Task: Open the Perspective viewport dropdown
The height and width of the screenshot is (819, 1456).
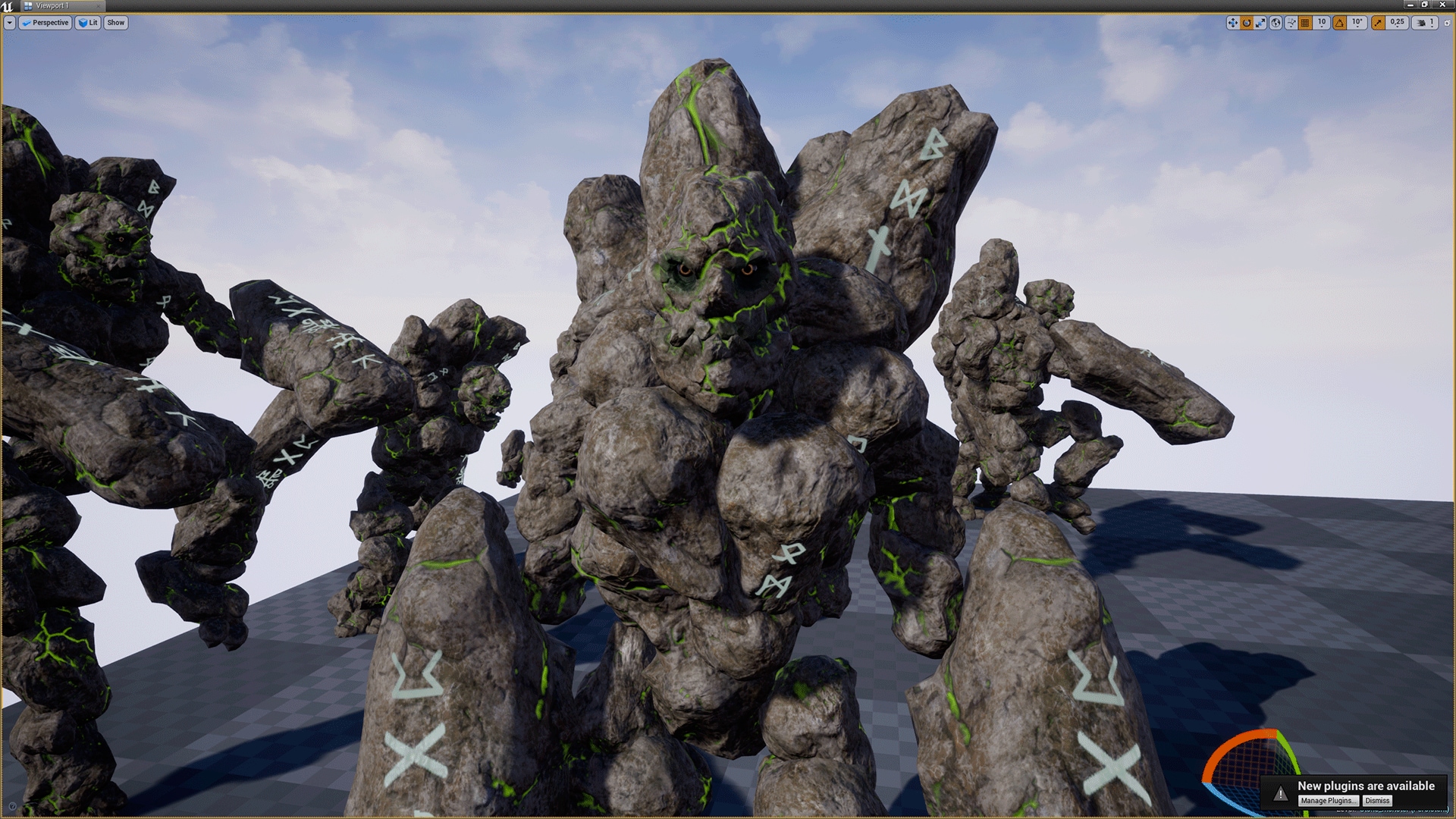Action: point(47,23)
